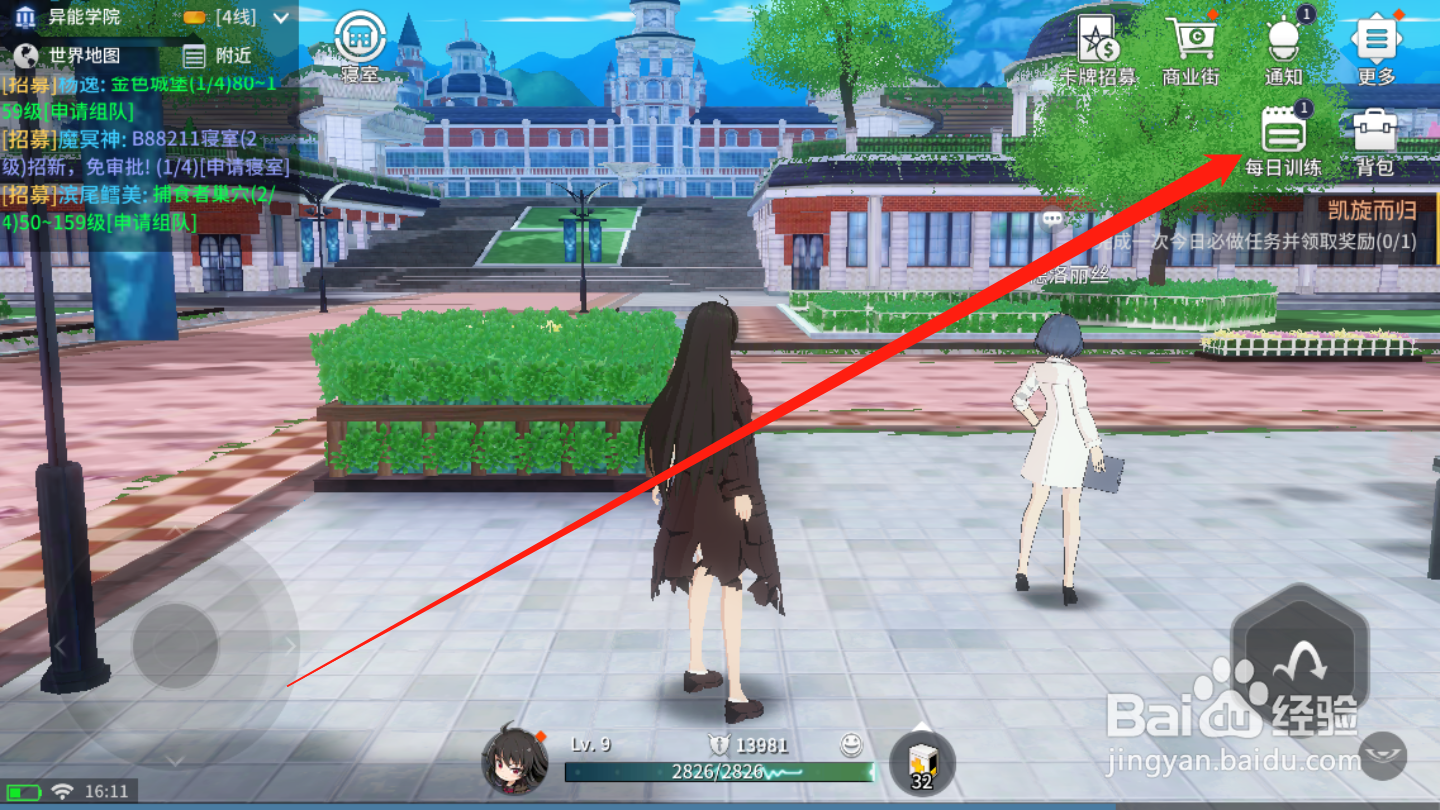Enter the 寝室 dormitory
1440x810 pixels.
coord(360,35)
